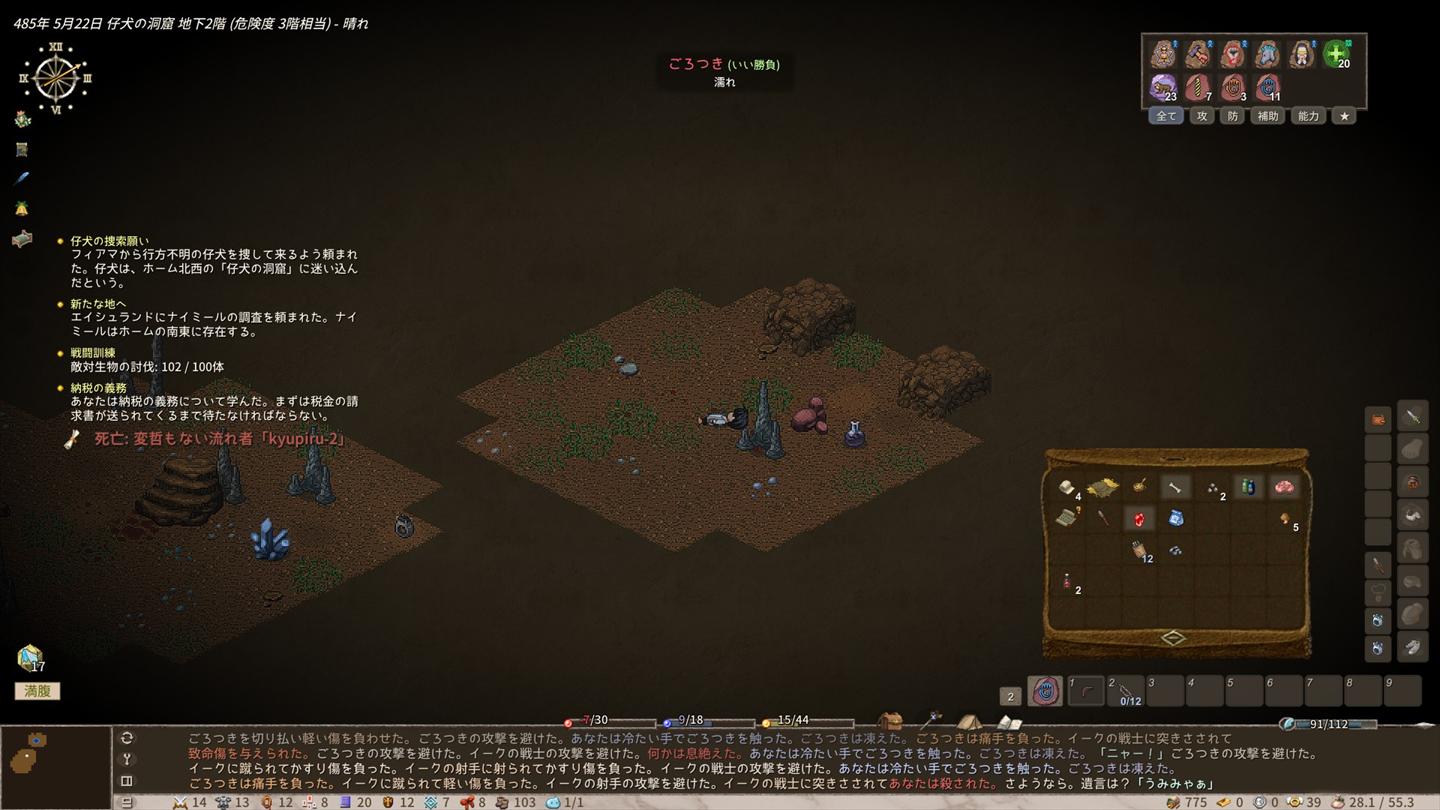The width and height of the screenshot is (1440, 810).
Task: Show the 補助 support abilities tab
Action: click(1268, 116)
